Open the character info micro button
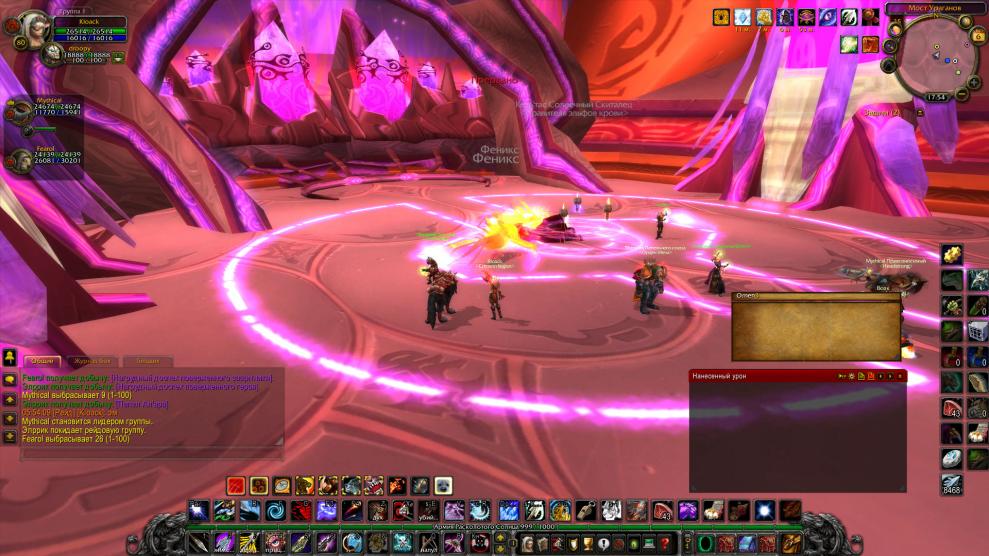The width and height of the screenshot is (989, 556). click(528, 543)
